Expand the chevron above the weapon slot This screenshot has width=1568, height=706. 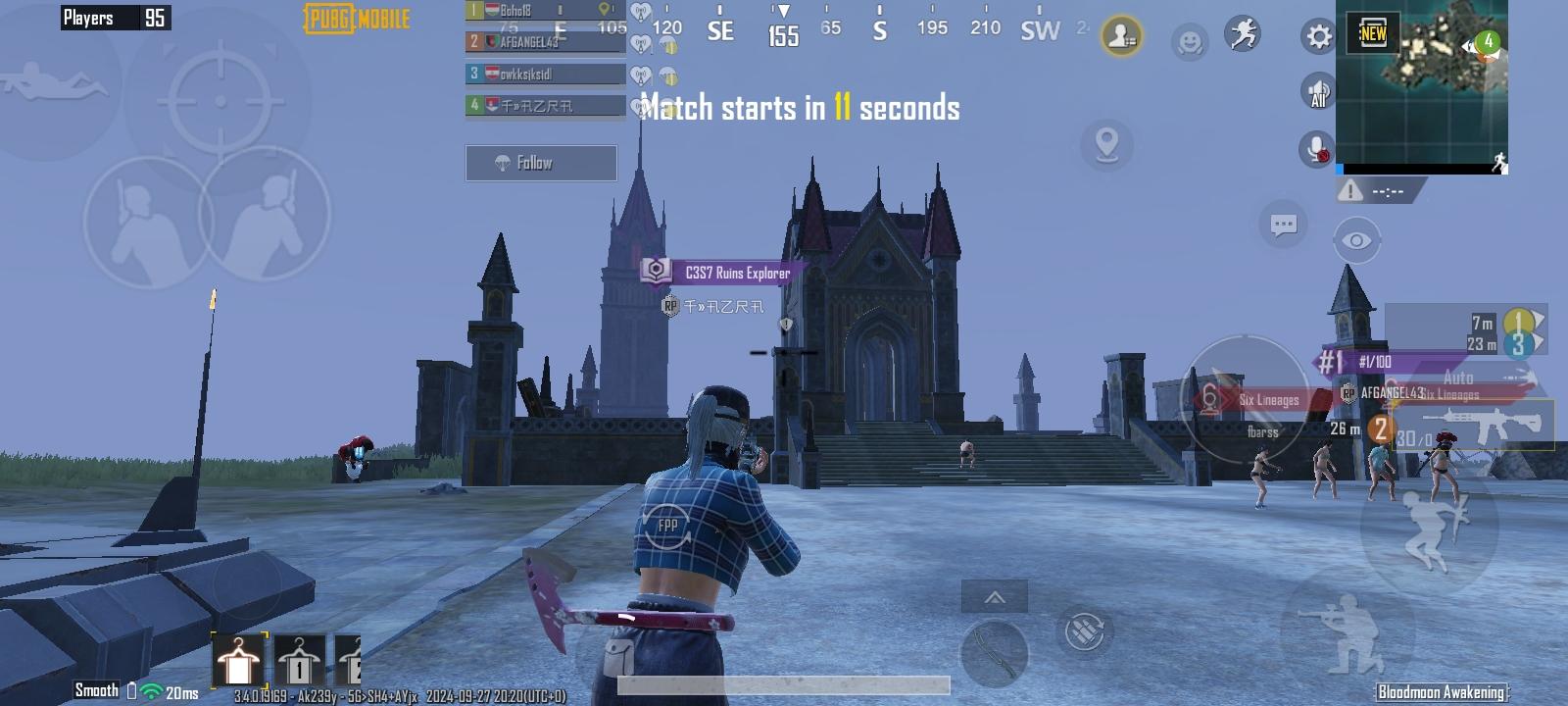pos(996,595)
